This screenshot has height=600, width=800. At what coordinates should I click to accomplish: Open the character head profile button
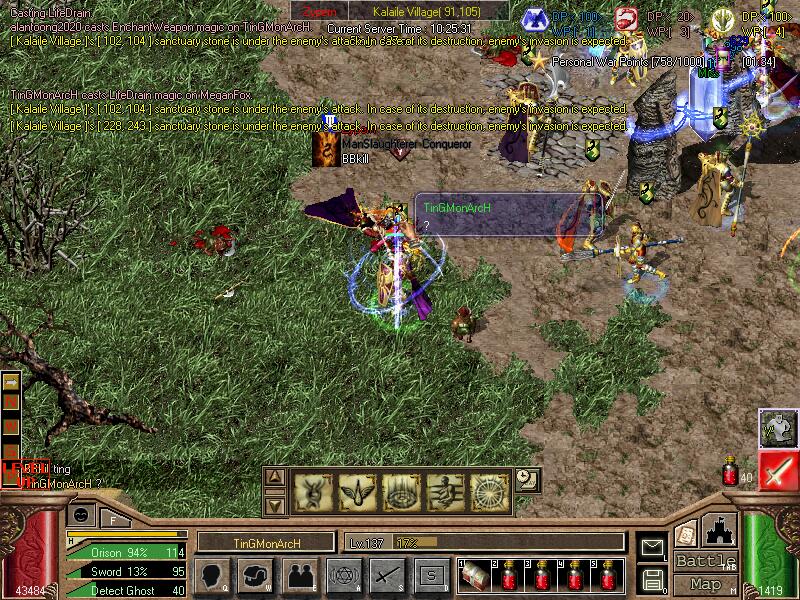coord(213,575)
